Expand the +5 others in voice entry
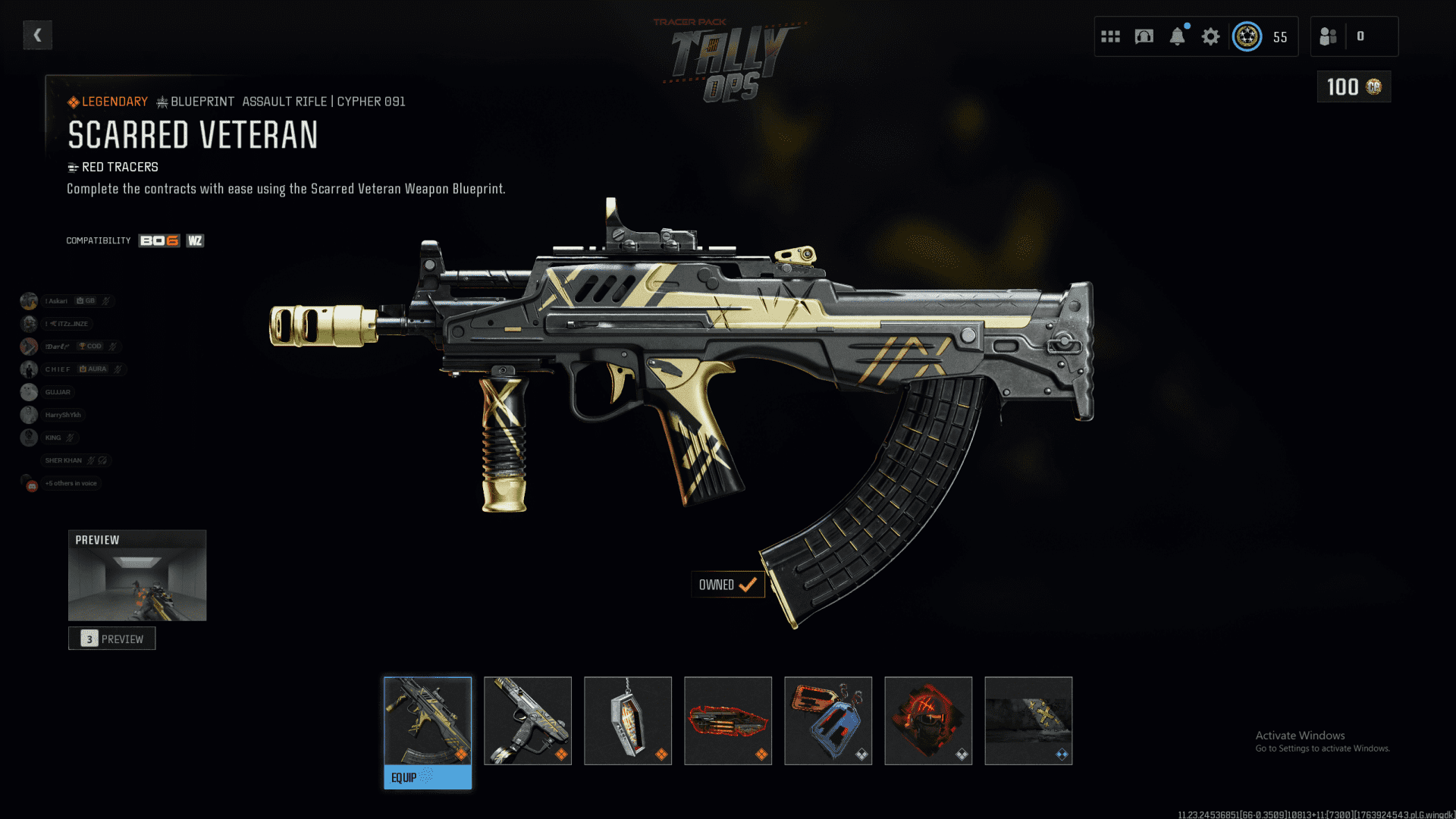 click(x=71, y=483)
